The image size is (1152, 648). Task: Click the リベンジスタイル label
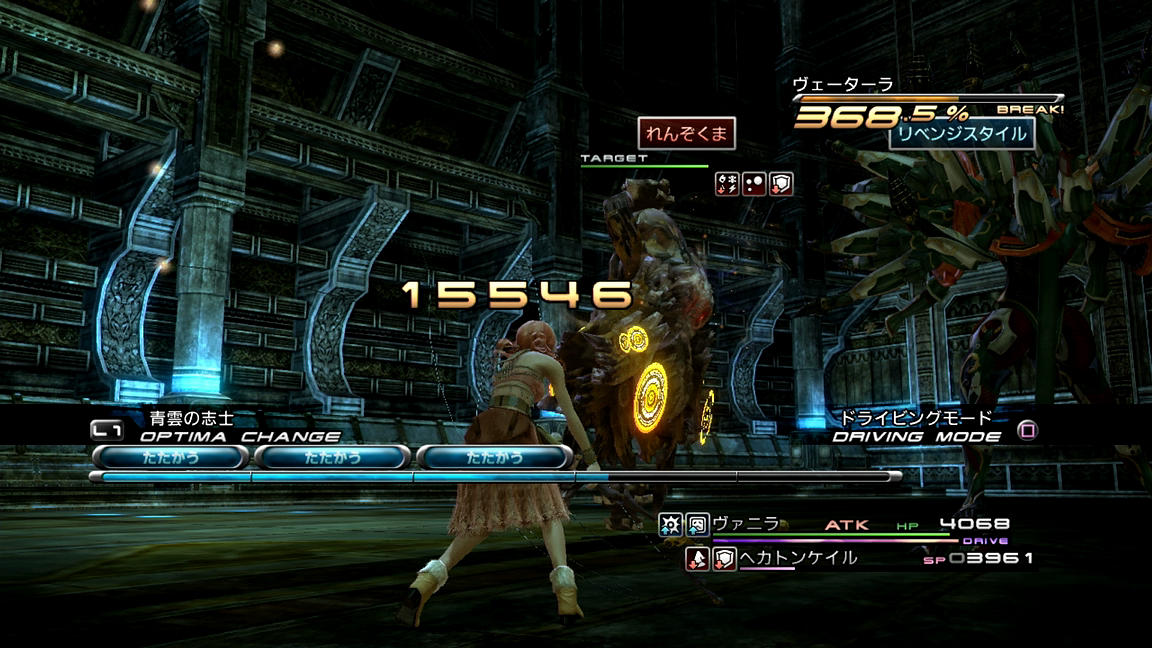point(961,133)
